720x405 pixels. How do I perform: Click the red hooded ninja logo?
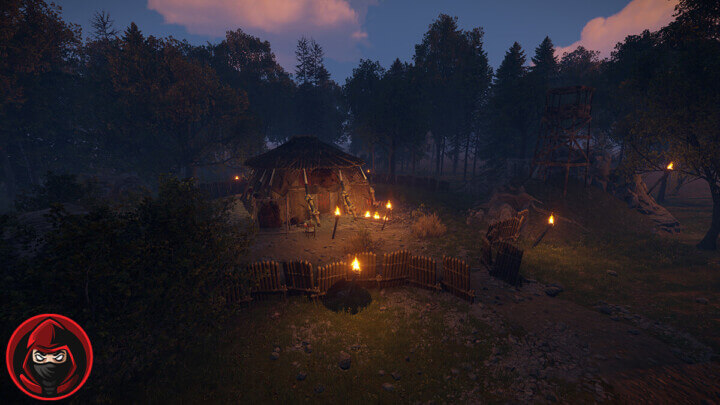pyautogui.click(x=49, y=357)
